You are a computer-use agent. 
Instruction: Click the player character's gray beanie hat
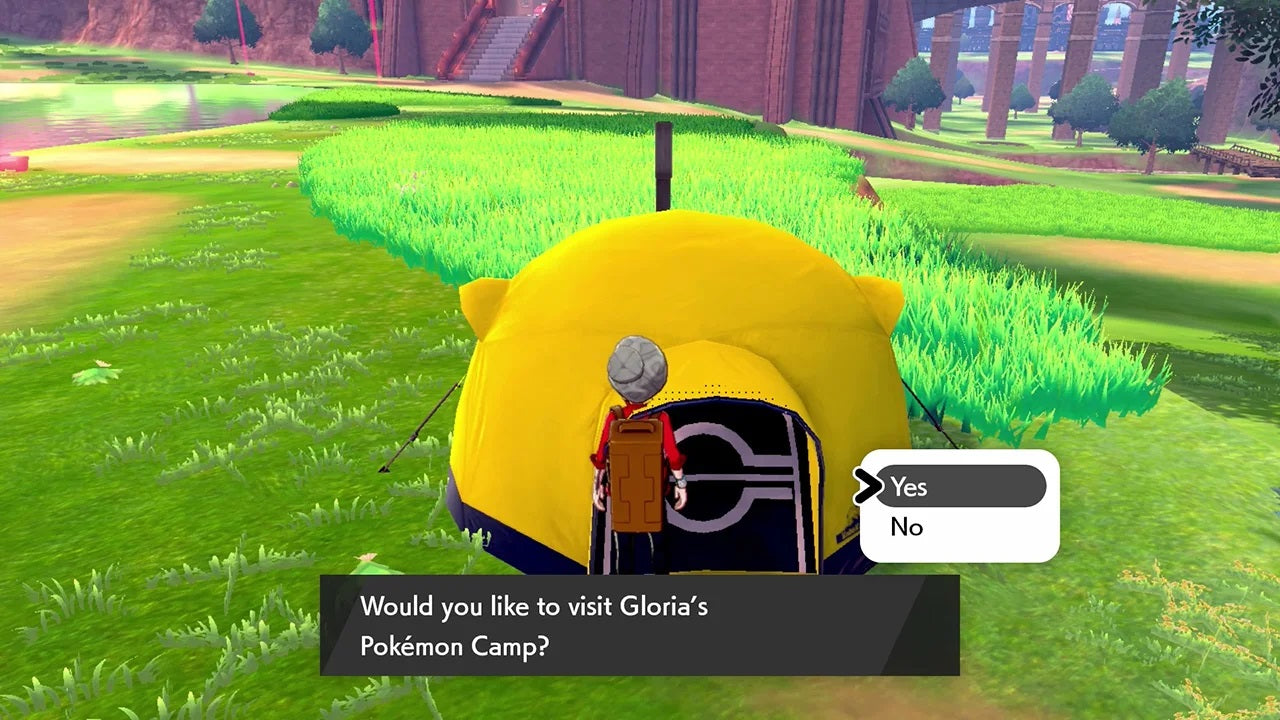pyautogui.click(x=637, y=370)
